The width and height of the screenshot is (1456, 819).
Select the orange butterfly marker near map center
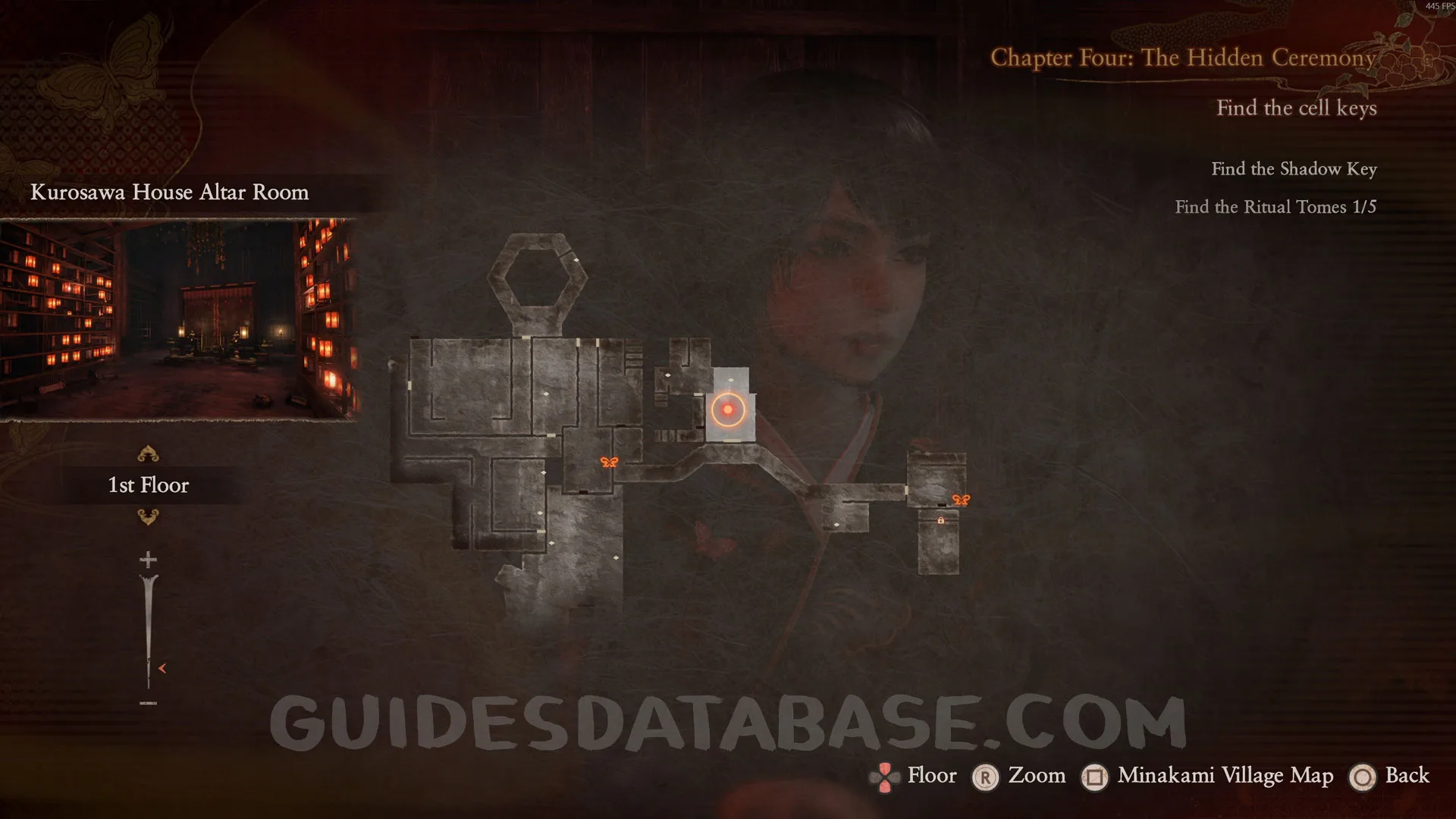coord(609,462)
